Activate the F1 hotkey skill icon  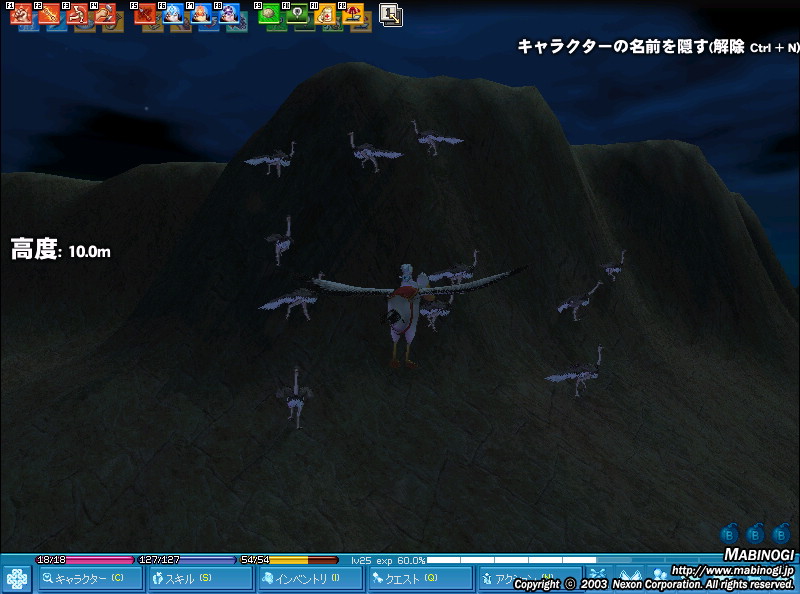[x=20, y=15]
